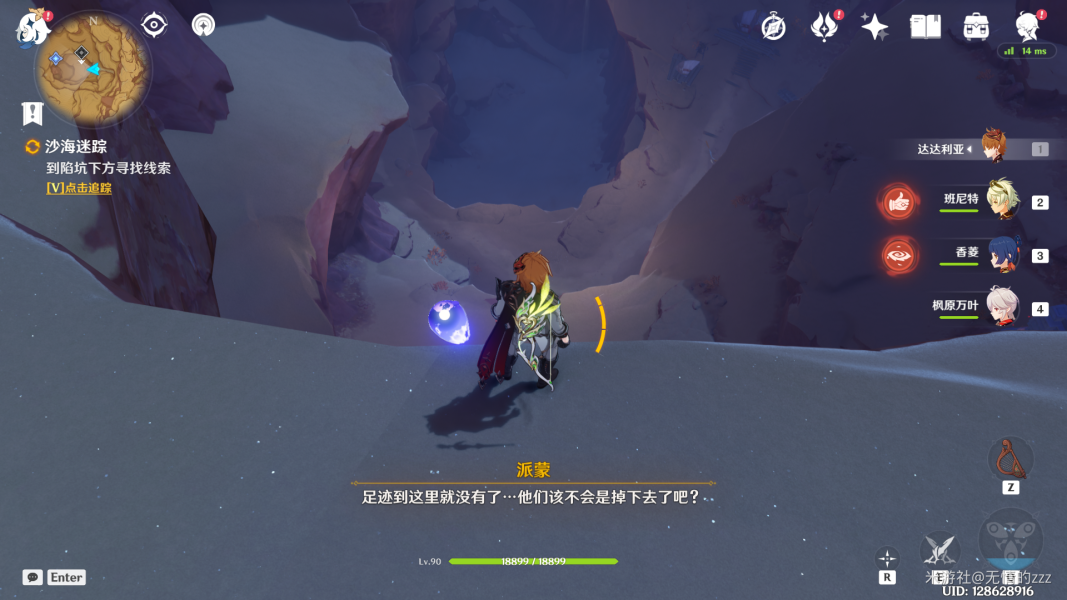
Task: Open the Adventurer Handbook book icon
Action: click(x=925, y=27)
